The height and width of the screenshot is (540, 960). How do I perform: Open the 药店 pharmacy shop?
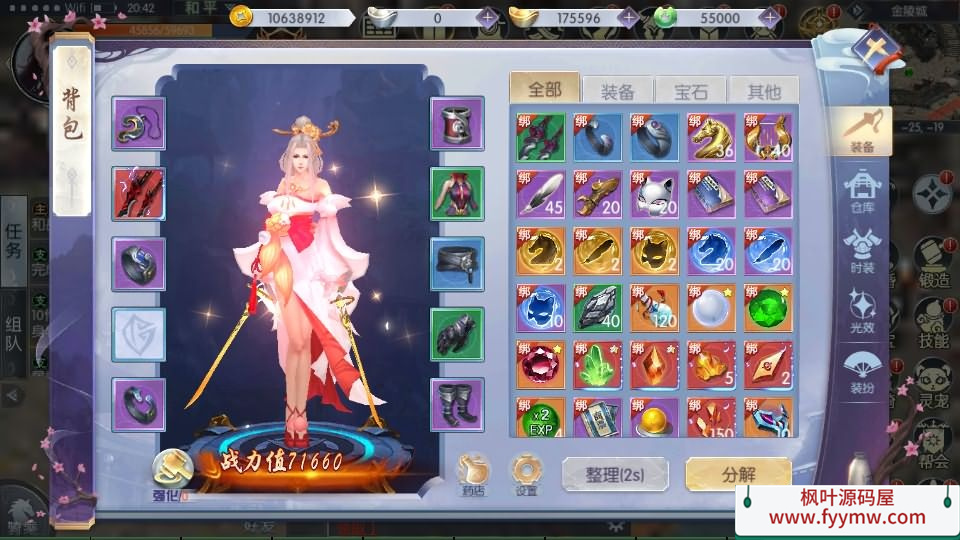pos(472,471)
